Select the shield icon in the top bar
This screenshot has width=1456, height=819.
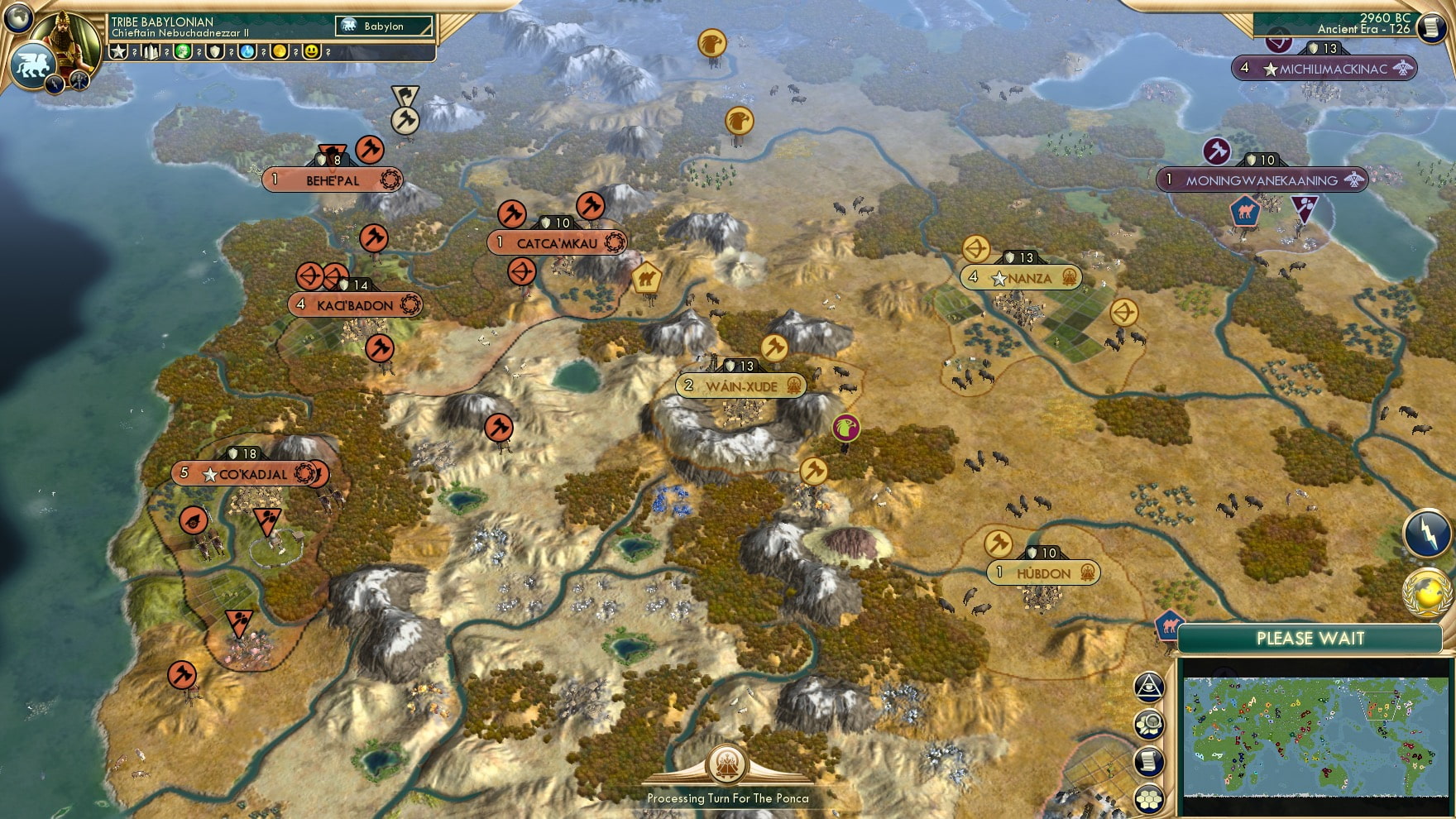(x=215, y=52)
